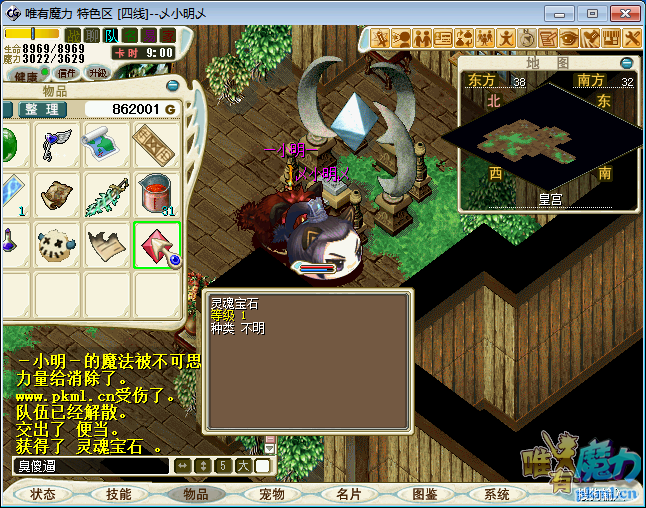Select the rolled map scroll item
This screenshot has height=508, width=646.
107,145
